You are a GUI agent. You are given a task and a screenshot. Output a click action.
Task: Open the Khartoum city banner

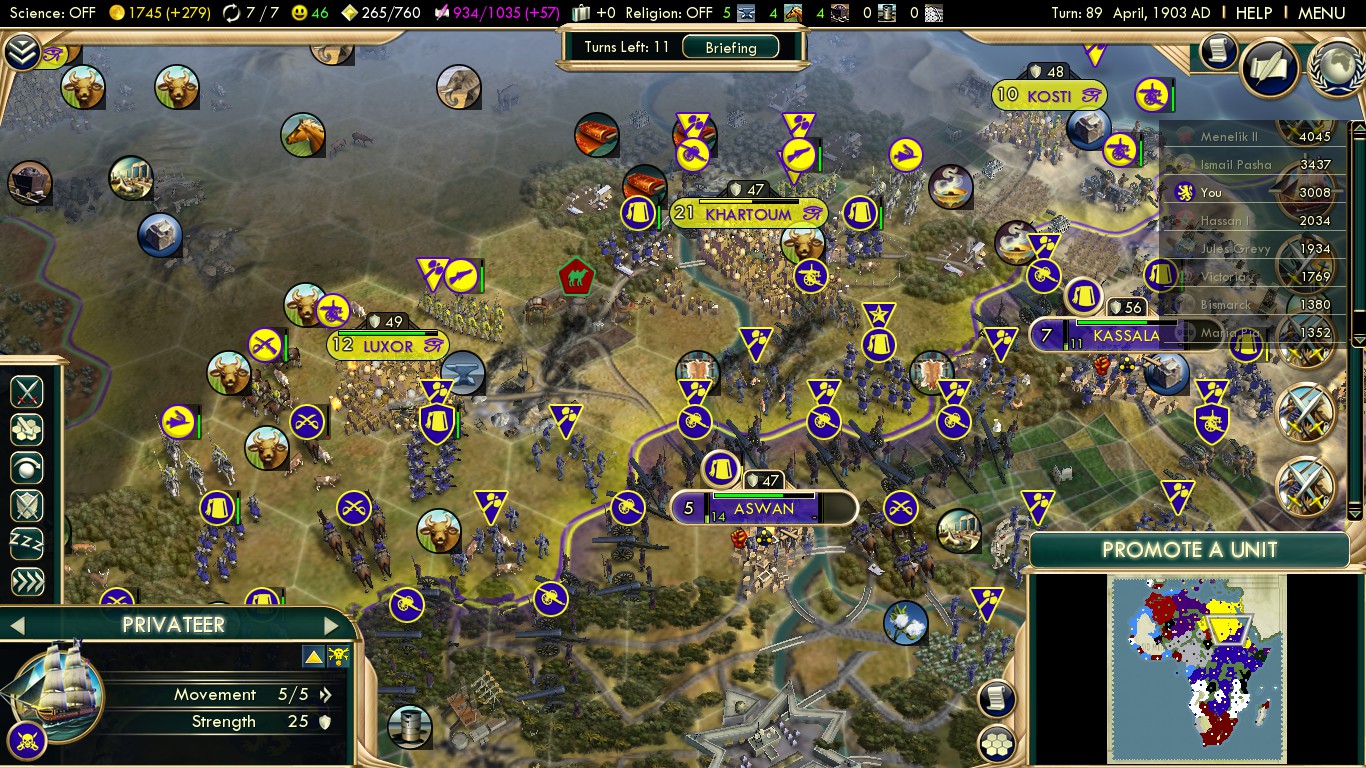[748, 214]
